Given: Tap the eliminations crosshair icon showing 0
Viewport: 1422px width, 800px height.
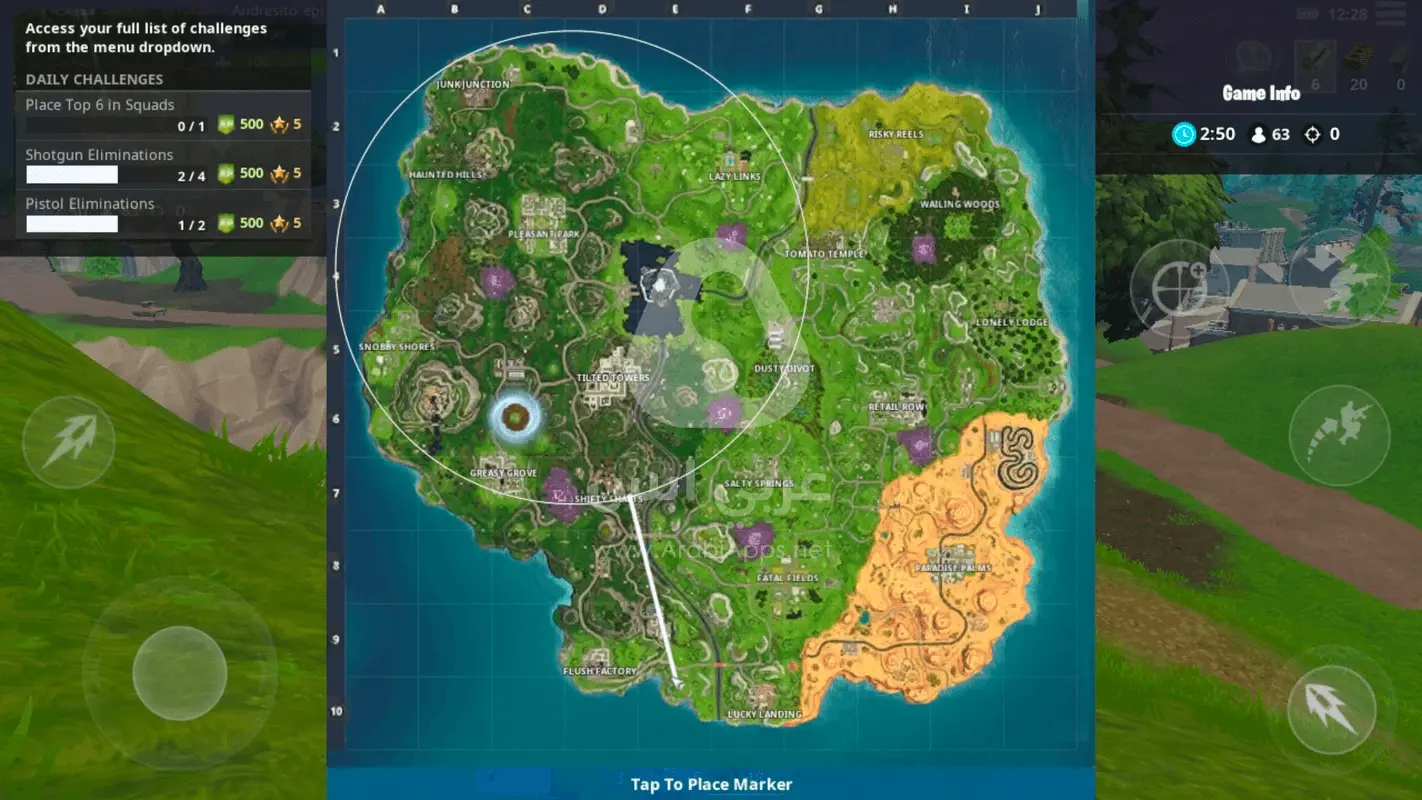Looking at the screenshot, I should click(1313, 133).
